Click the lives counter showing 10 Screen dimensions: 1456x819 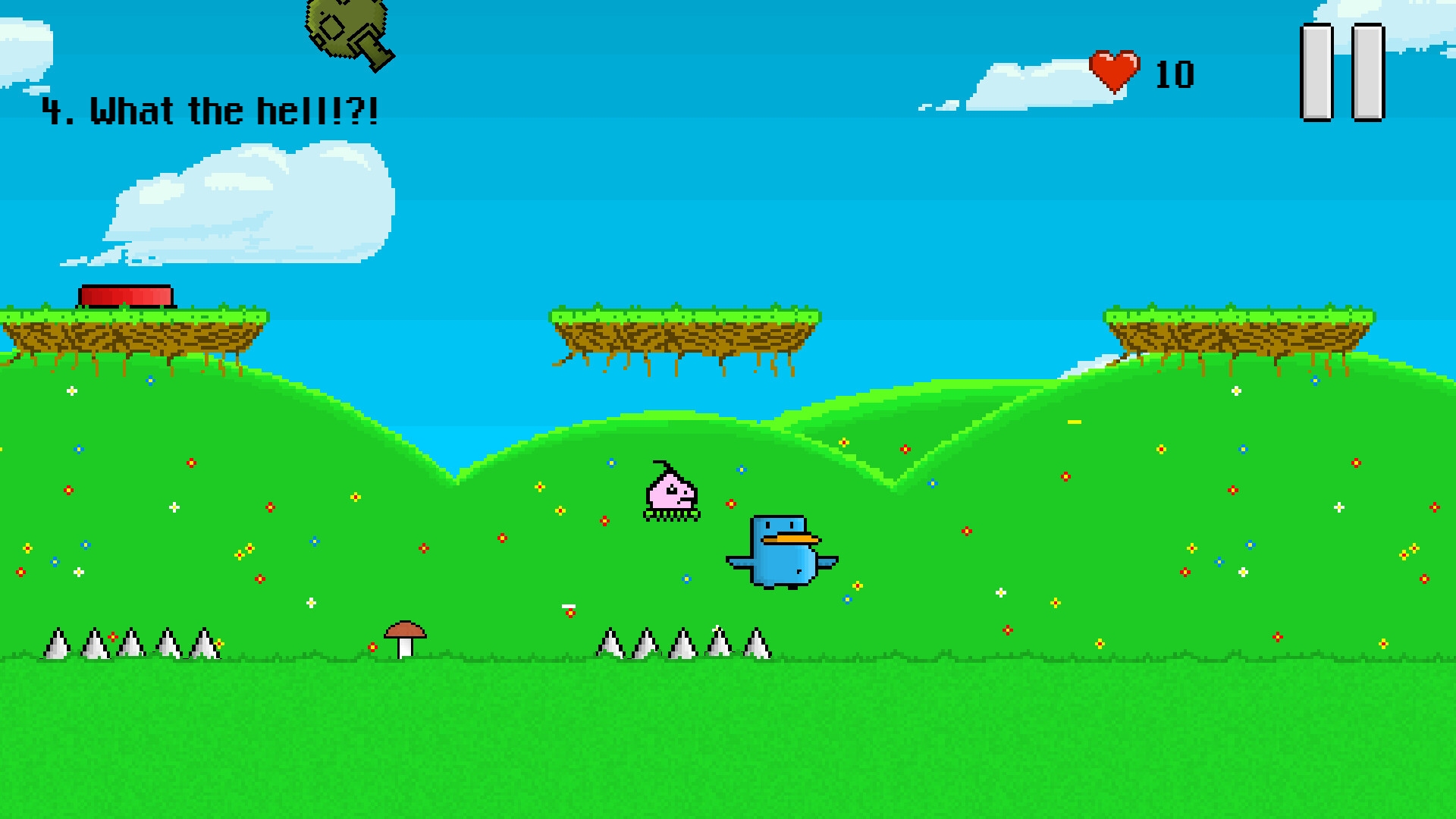coord(1174,74)
